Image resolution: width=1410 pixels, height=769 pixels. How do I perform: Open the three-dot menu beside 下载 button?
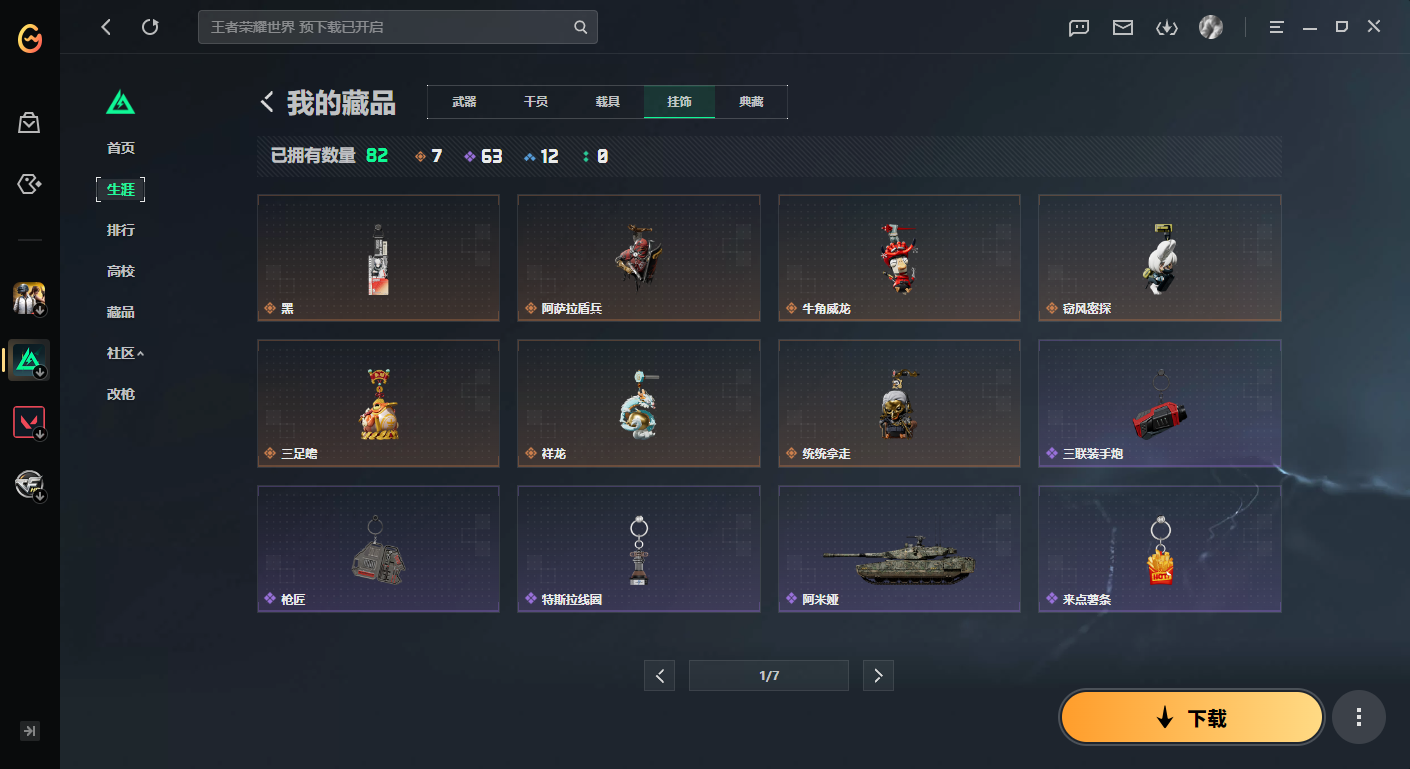[x=1359, y=717]
